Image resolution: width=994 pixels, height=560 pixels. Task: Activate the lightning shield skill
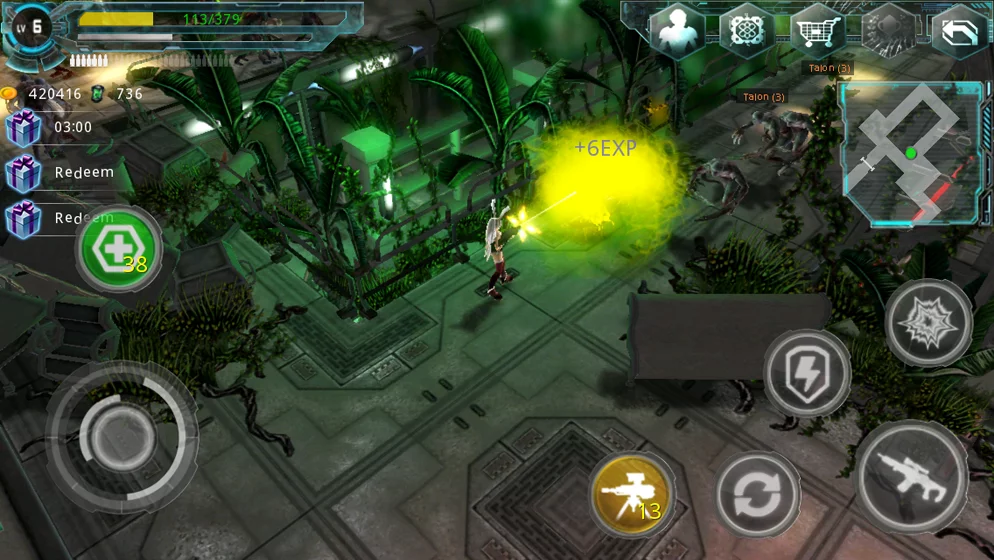click(x=806, y=373)
